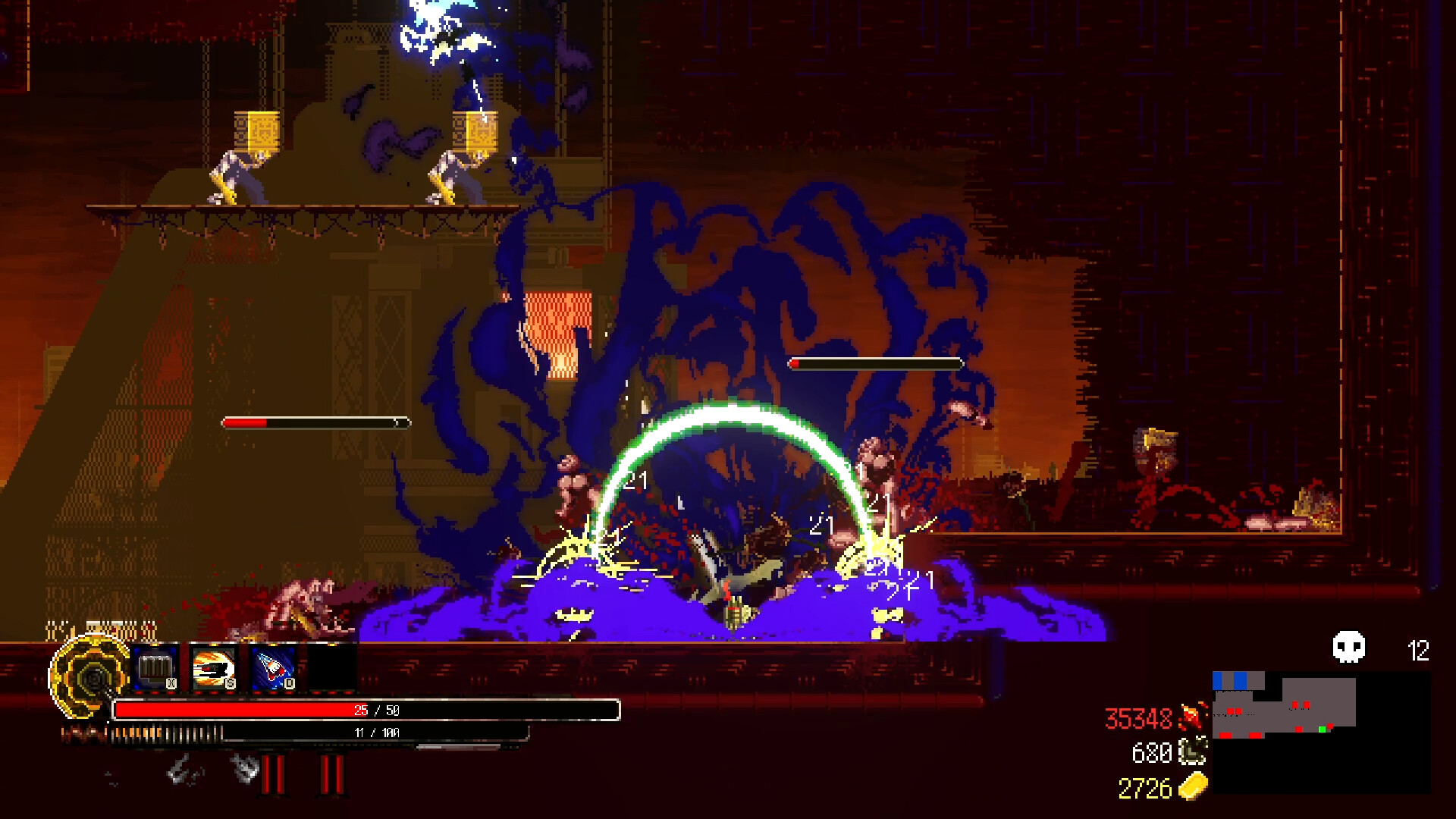1456x819 pixels.
Task: Select the left enemy boss health bar
Action: (315, 422)
